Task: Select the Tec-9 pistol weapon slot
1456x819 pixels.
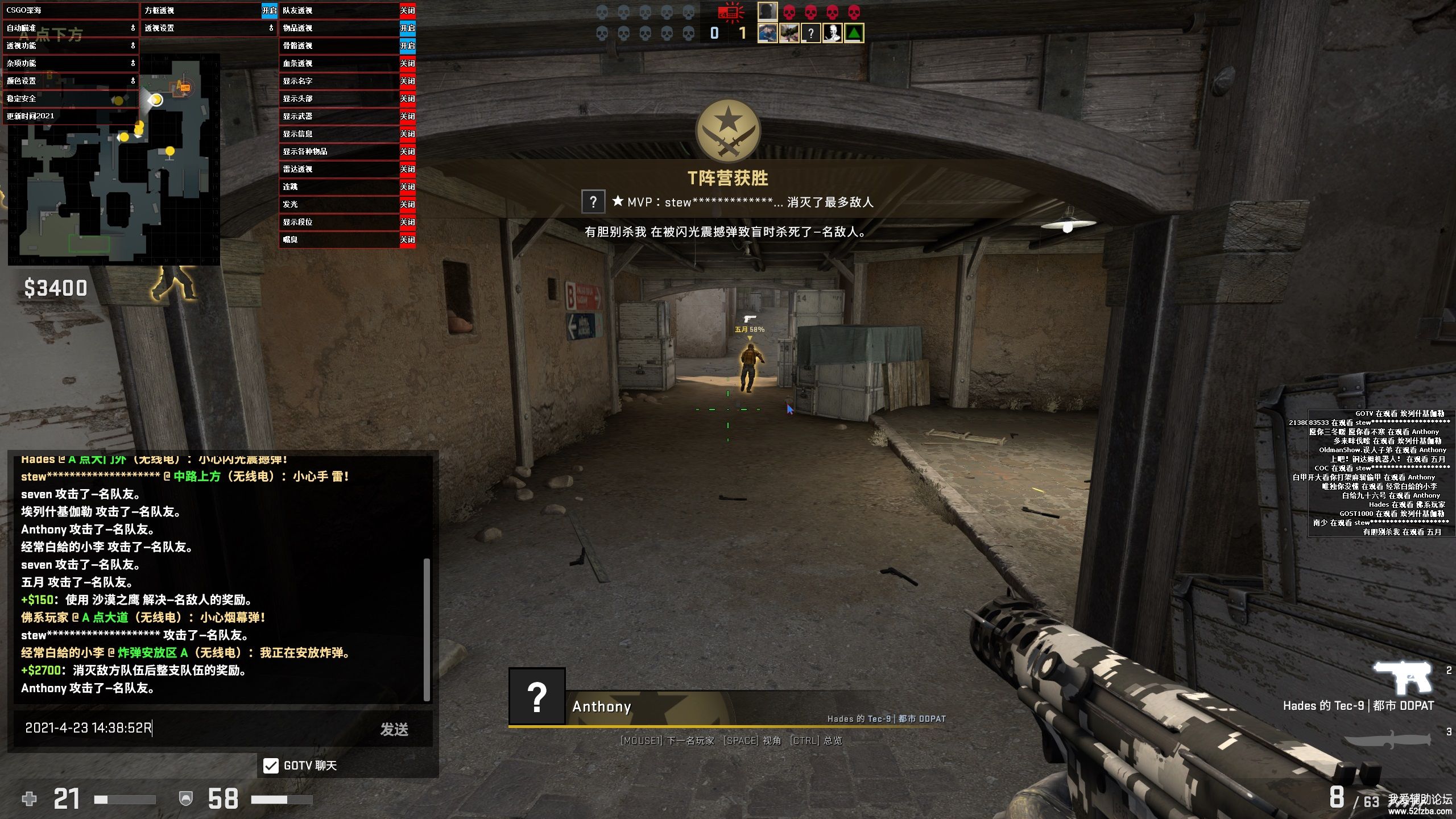Action: click(1403, 677)
